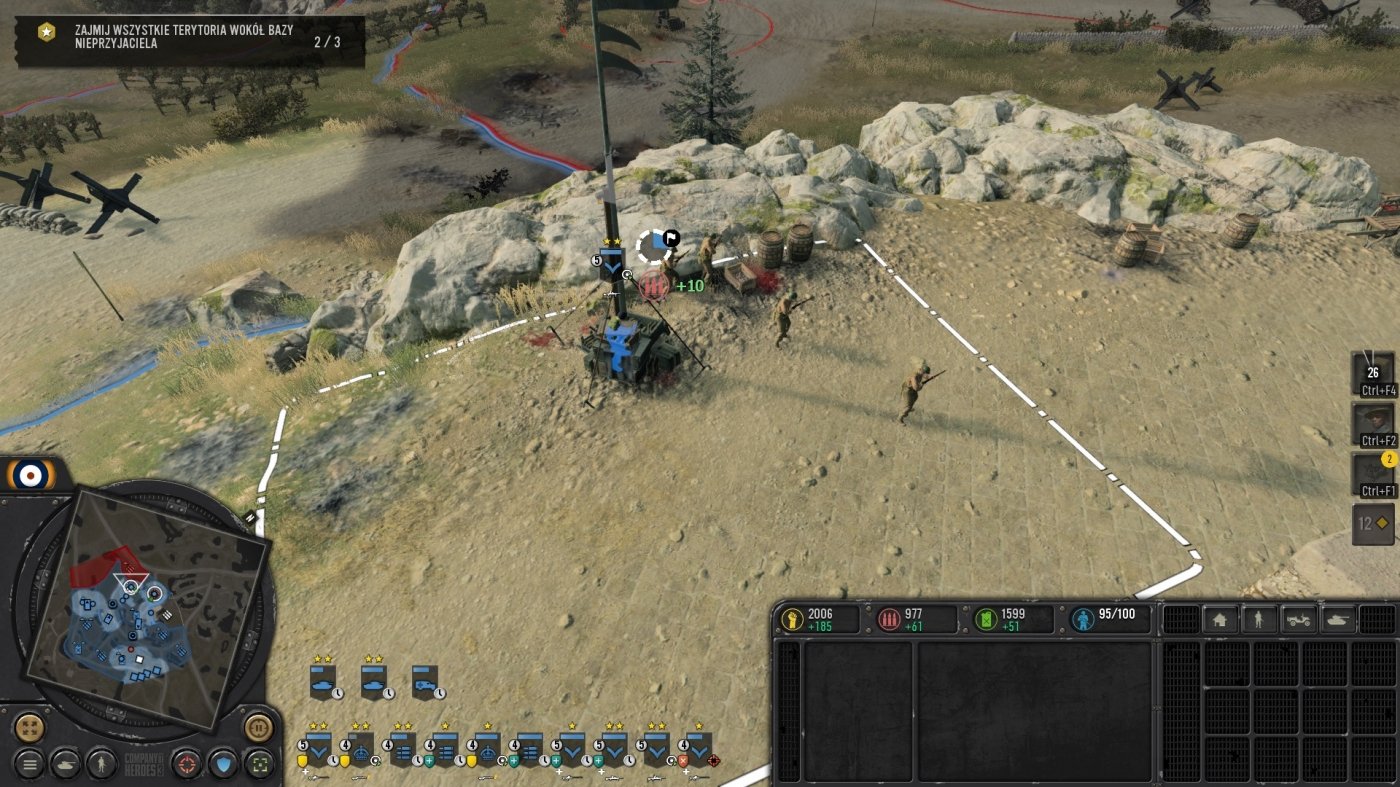This screenshot has width=1400, height=787.
Task: Open the jeep light vehicle production tab
Action: click(1299, 620)
